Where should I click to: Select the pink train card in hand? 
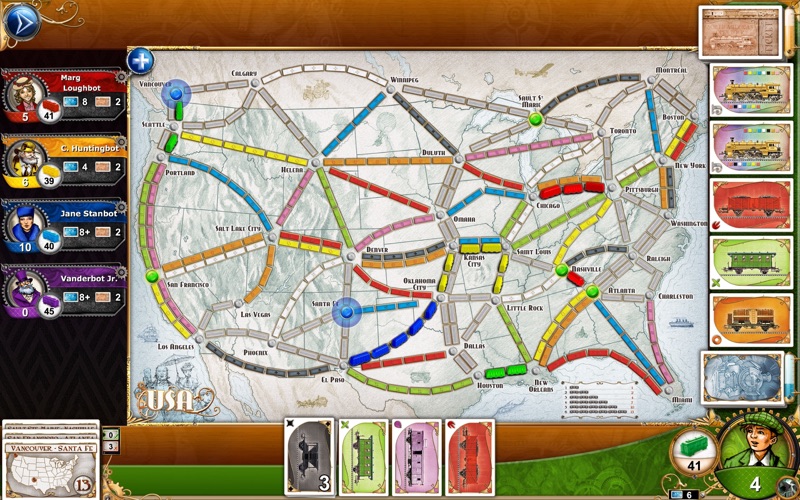[416, 455]
